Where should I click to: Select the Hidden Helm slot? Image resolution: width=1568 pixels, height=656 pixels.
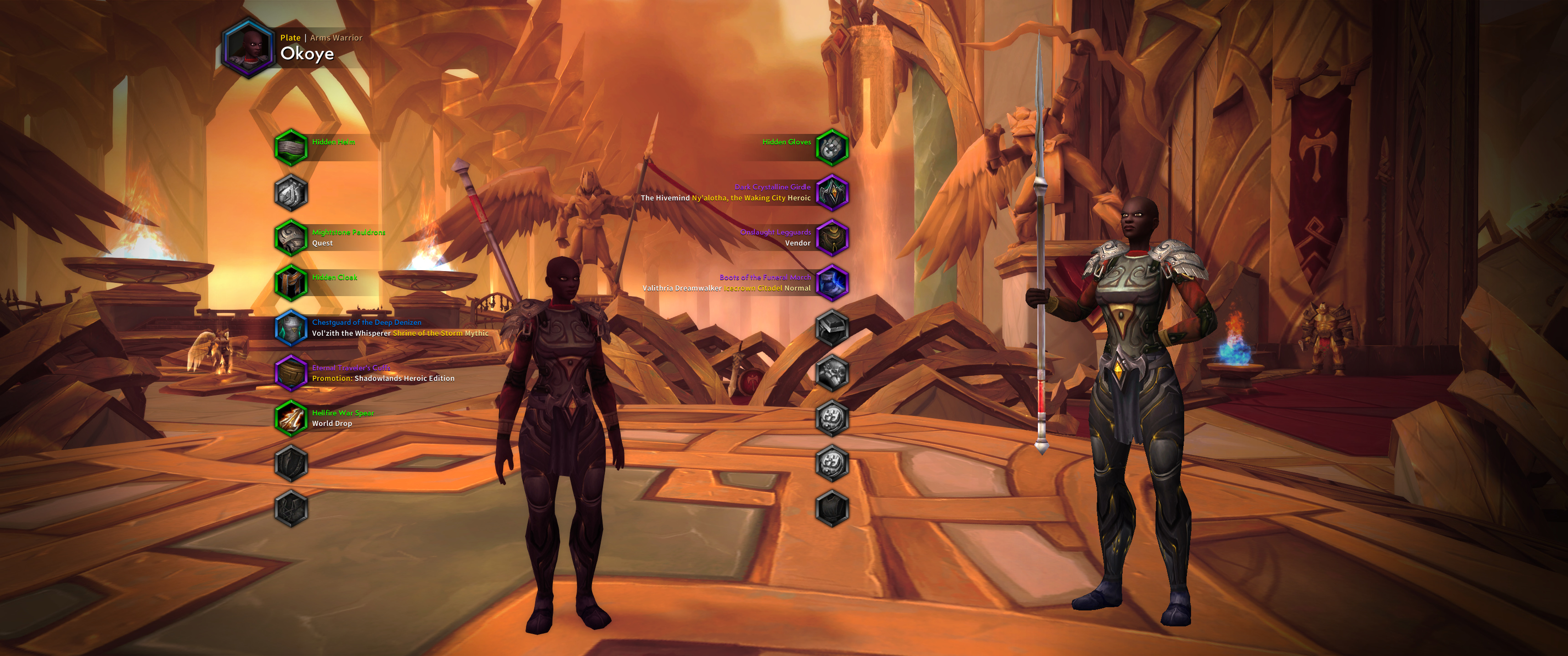pyautogui.click(x=291, y=147)
